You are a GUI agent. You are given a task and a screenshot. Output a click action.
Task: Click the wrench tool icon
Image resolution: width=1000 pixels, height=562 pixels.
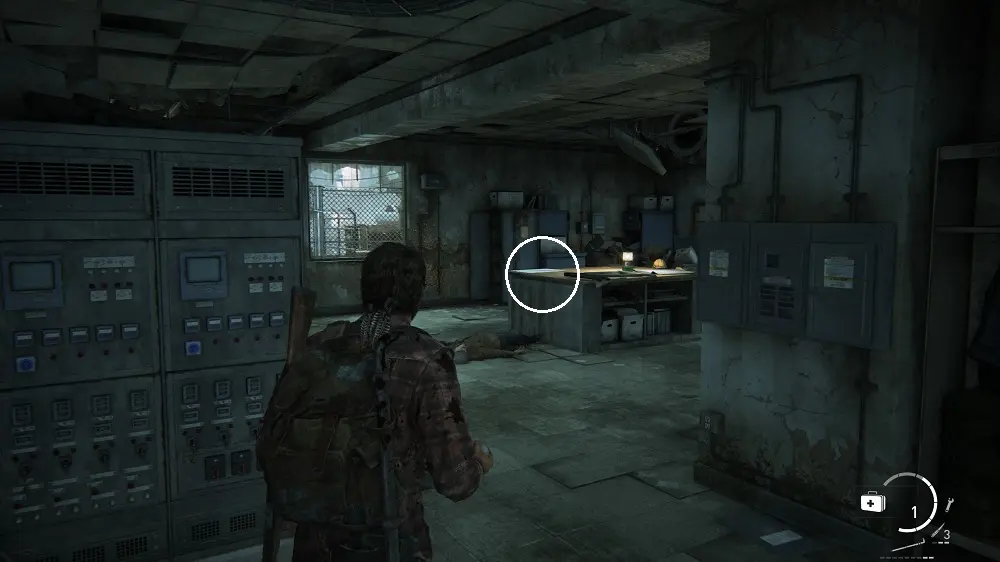(948, 504)
